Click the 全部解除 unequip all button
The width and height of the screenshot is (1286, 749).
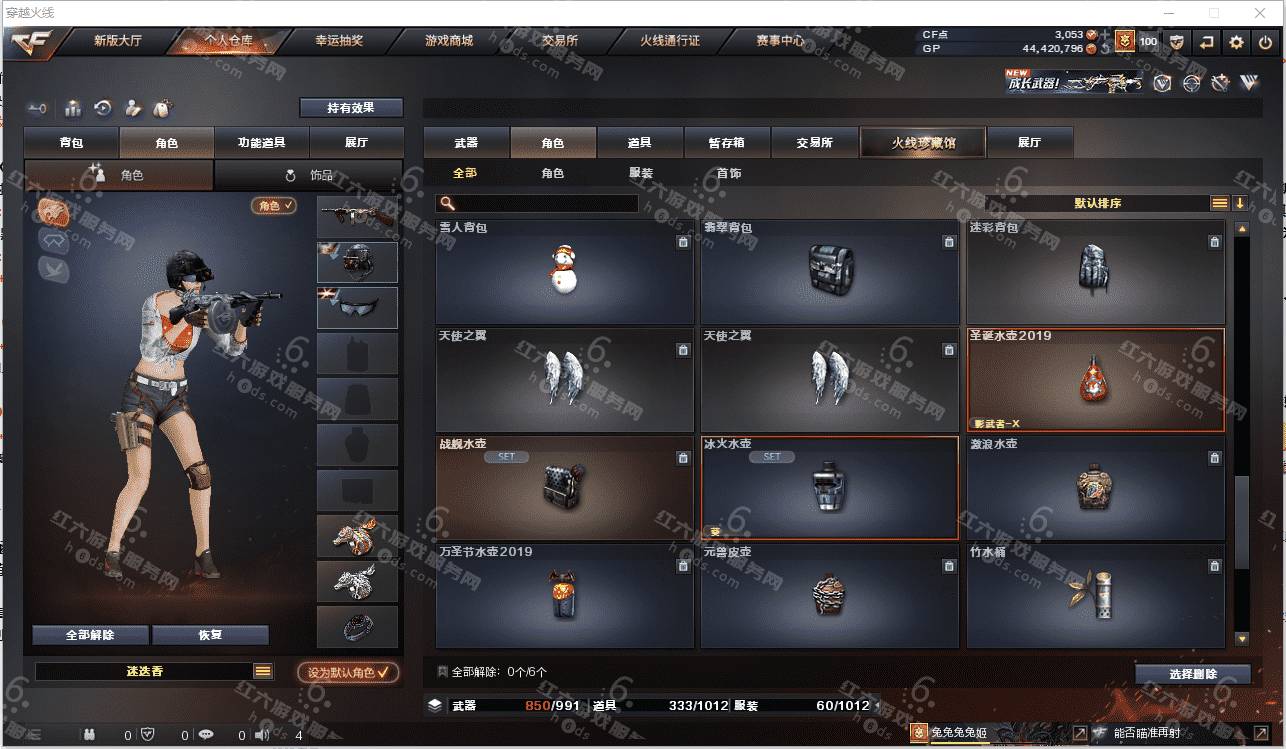pyautogui.click(x=90, y=635)
